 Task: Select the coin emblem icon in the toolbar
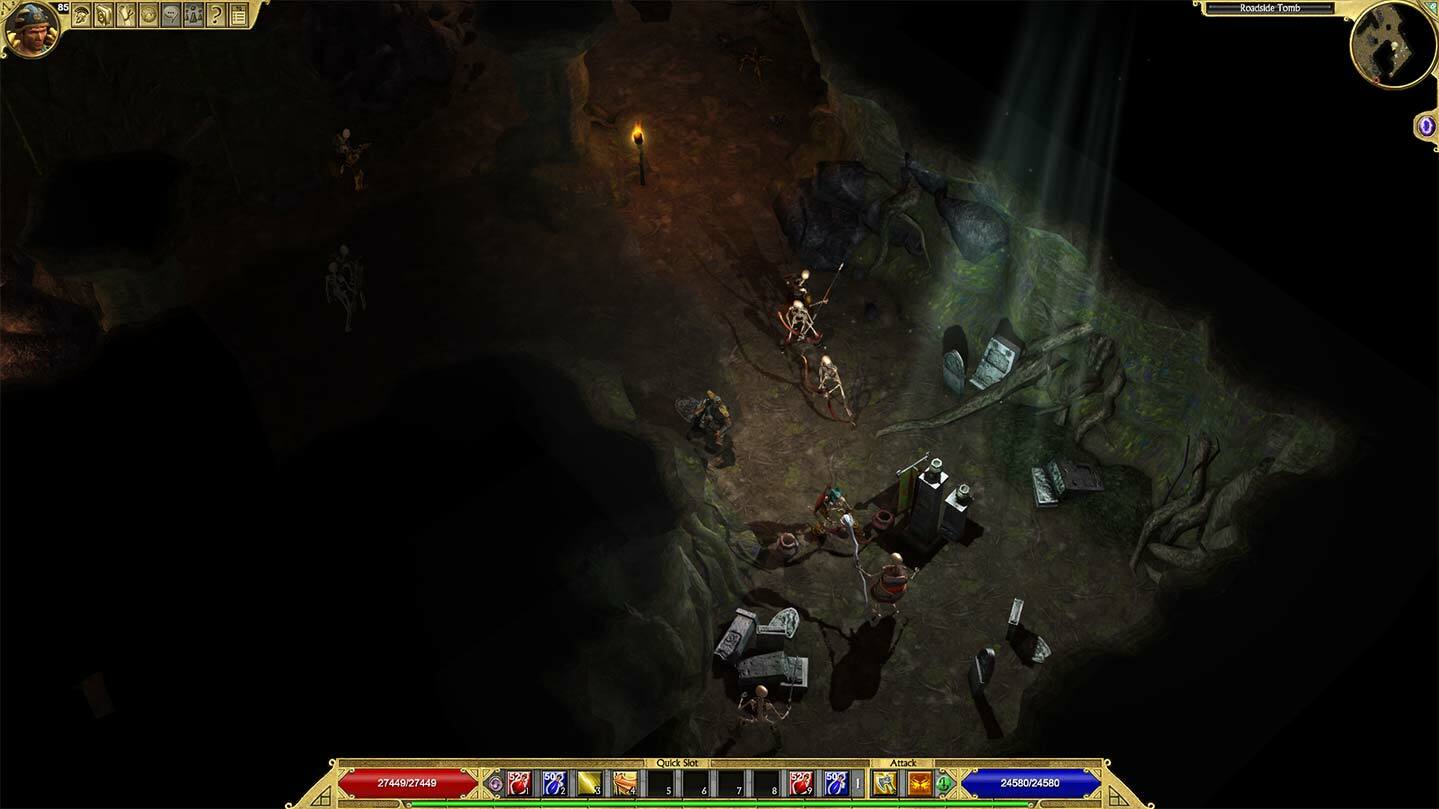[146, 15]
